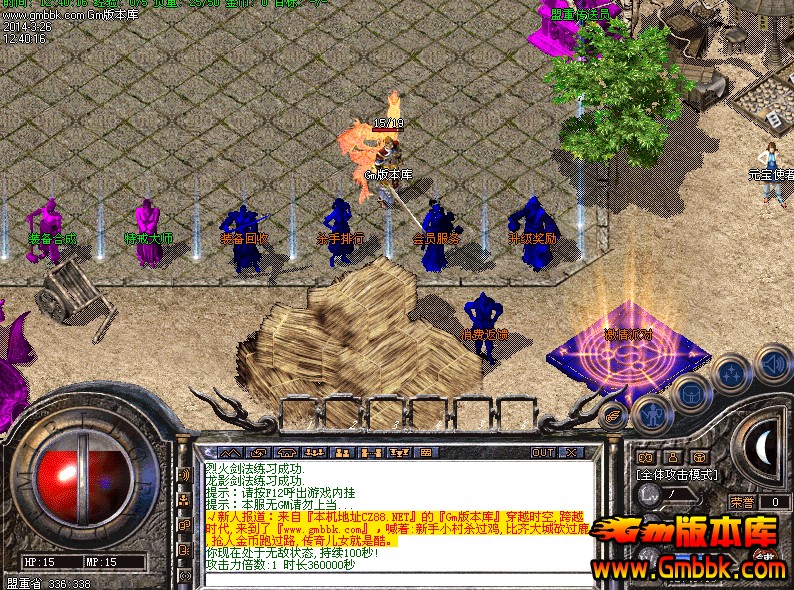Toggle the all-attack mode label

[x=678, y=474]
